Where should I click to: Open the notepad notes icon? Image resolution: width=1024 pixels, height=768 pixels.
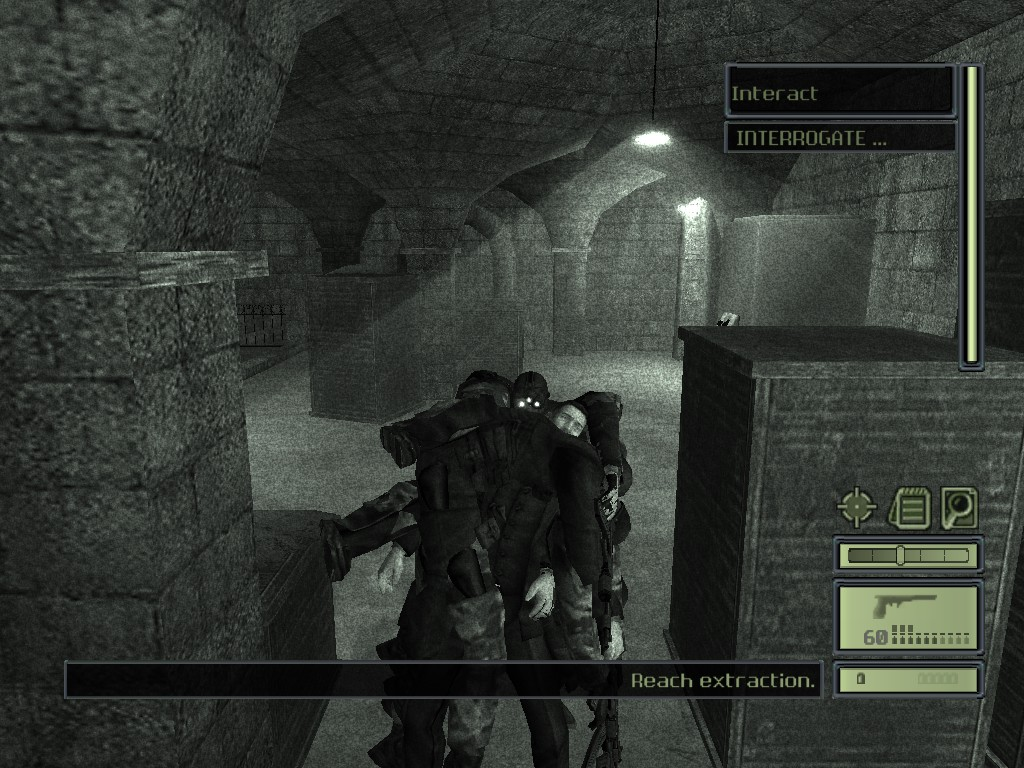click(x=909, y=508)
